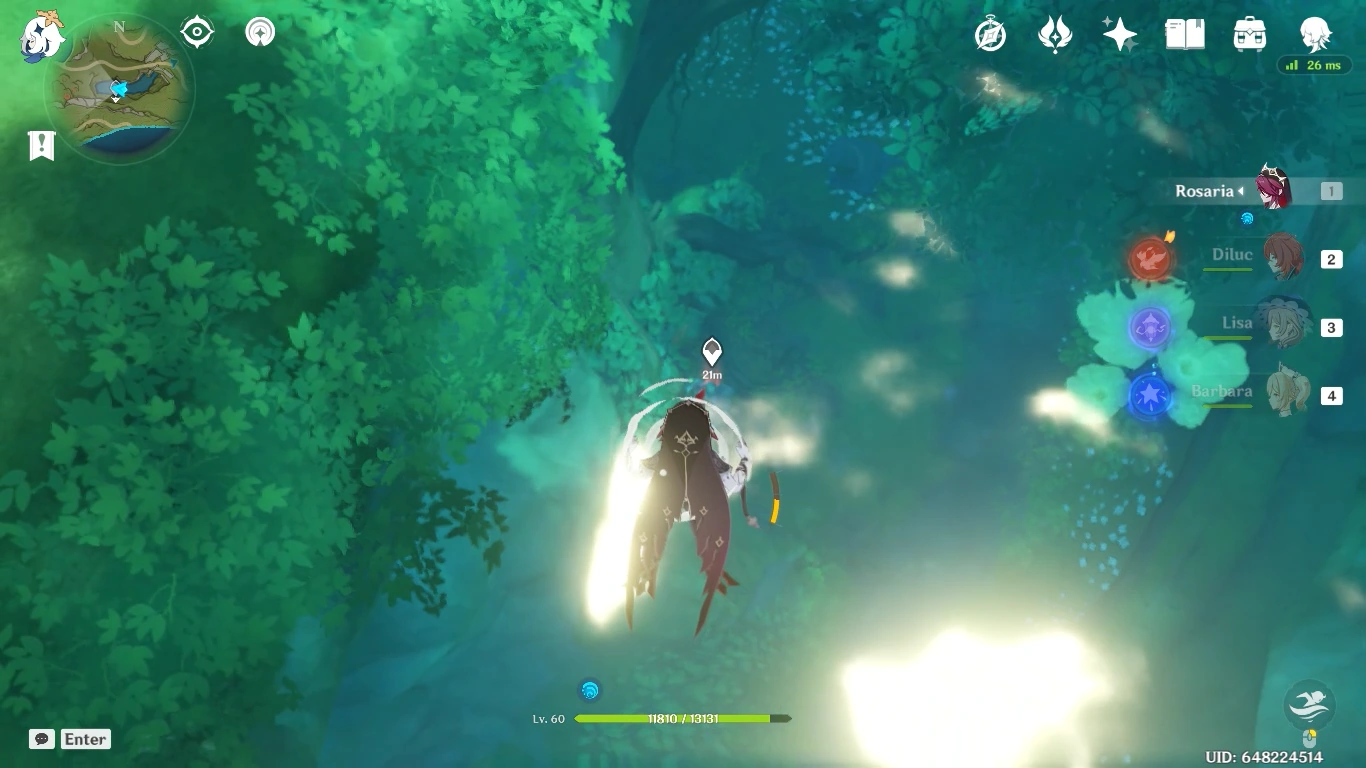Open the Character menu portrait icon
The height and width of the screenshot is (768, 1366).
1316,33
